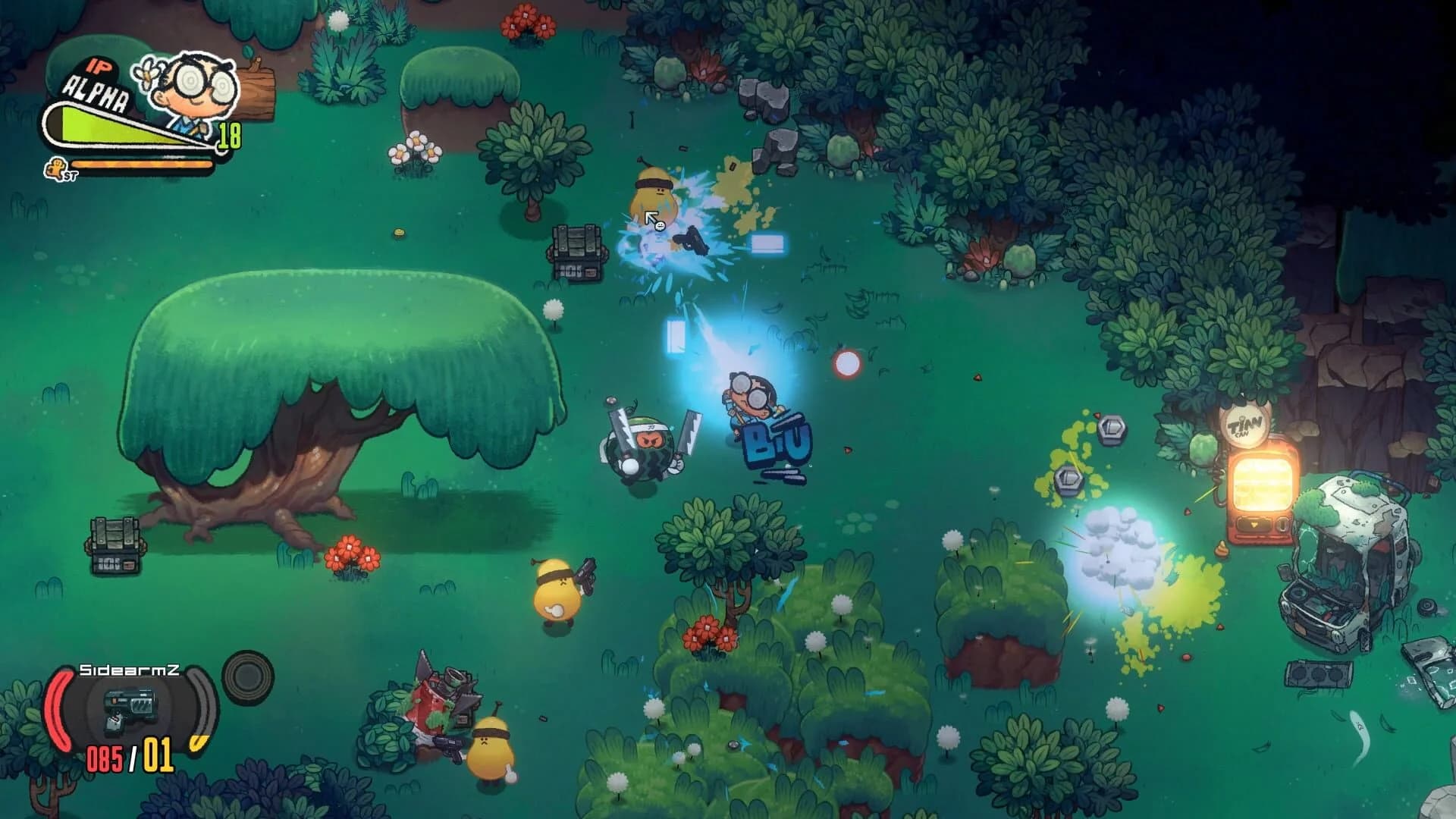This screenshot has width=1456, height=819.
Task: Click the dropped pistol pickup near the pear enemy
Action: tap(691, 241)
